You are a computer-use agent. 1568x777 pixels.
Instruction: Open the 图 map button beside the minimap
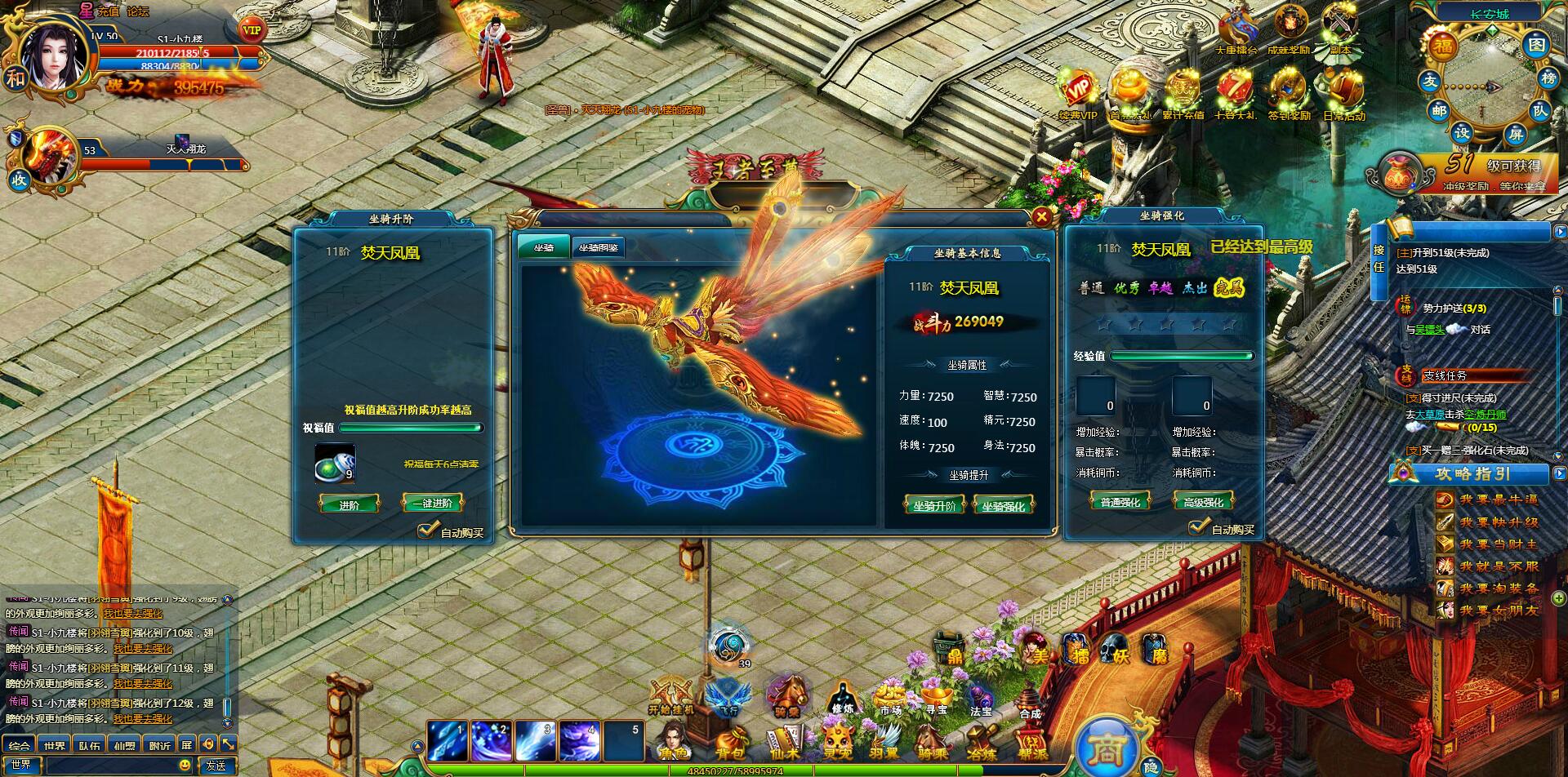coord(1537,44)
